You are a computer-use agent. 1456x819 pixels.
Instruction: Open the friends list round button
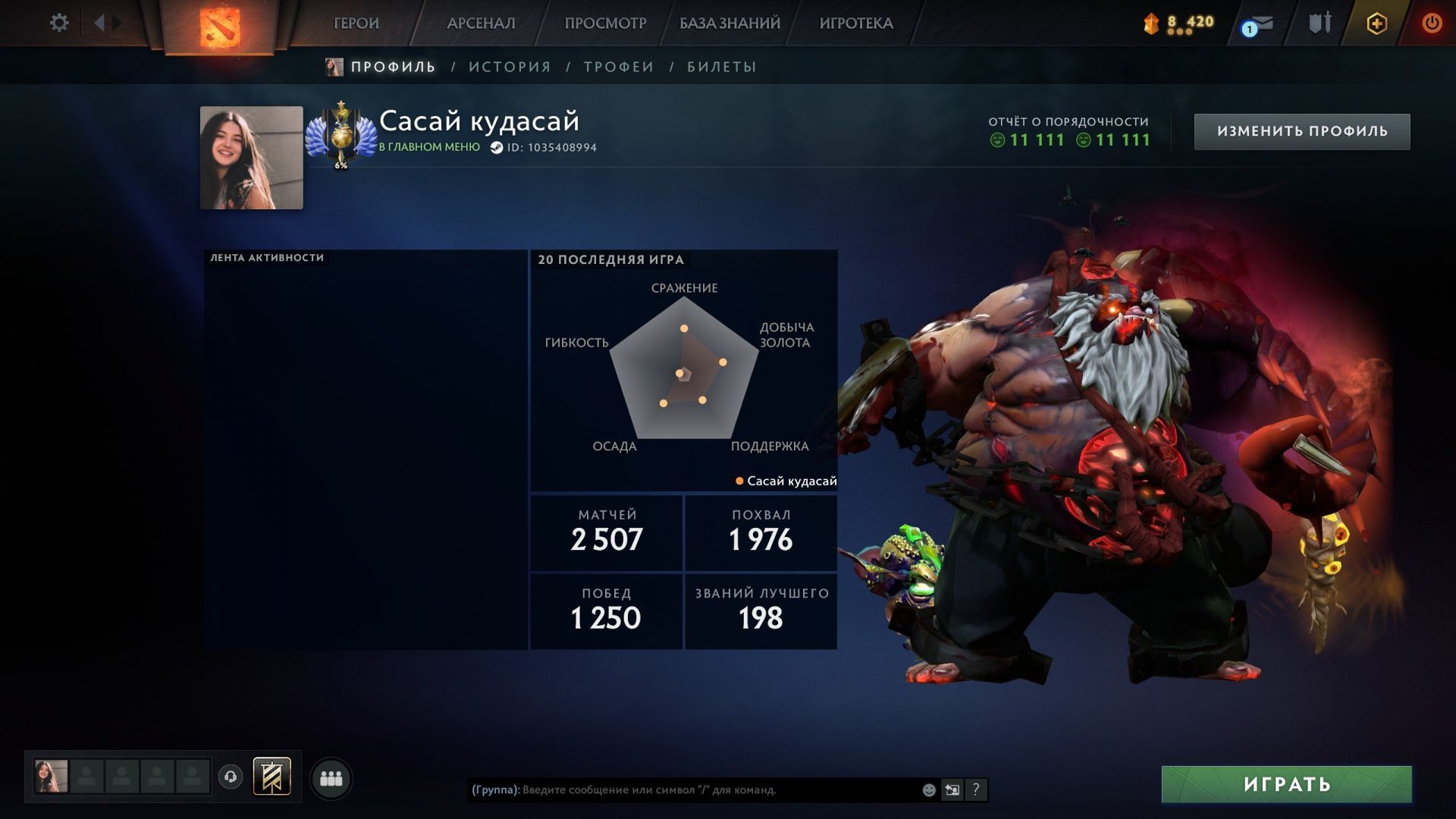click(x=331, y=778)
